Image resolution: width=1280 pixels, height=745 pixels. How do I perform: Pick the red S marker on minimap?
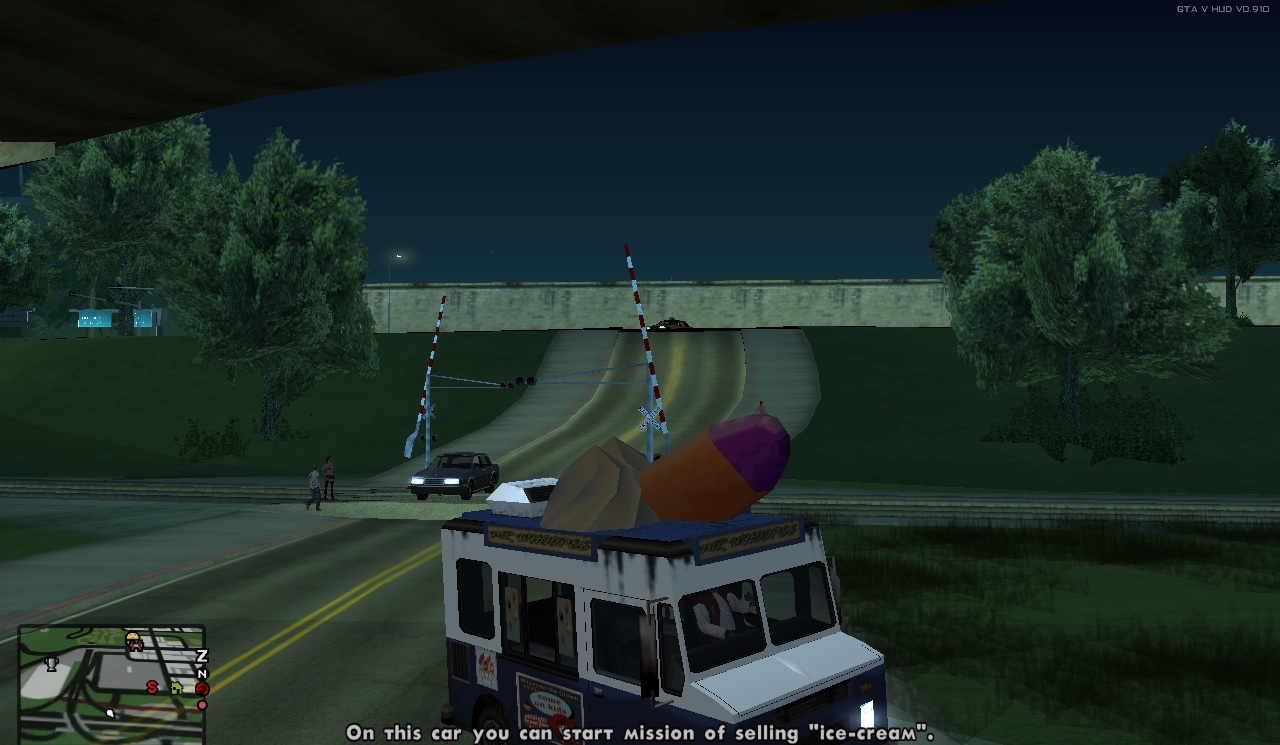click(x=152, y=687)
